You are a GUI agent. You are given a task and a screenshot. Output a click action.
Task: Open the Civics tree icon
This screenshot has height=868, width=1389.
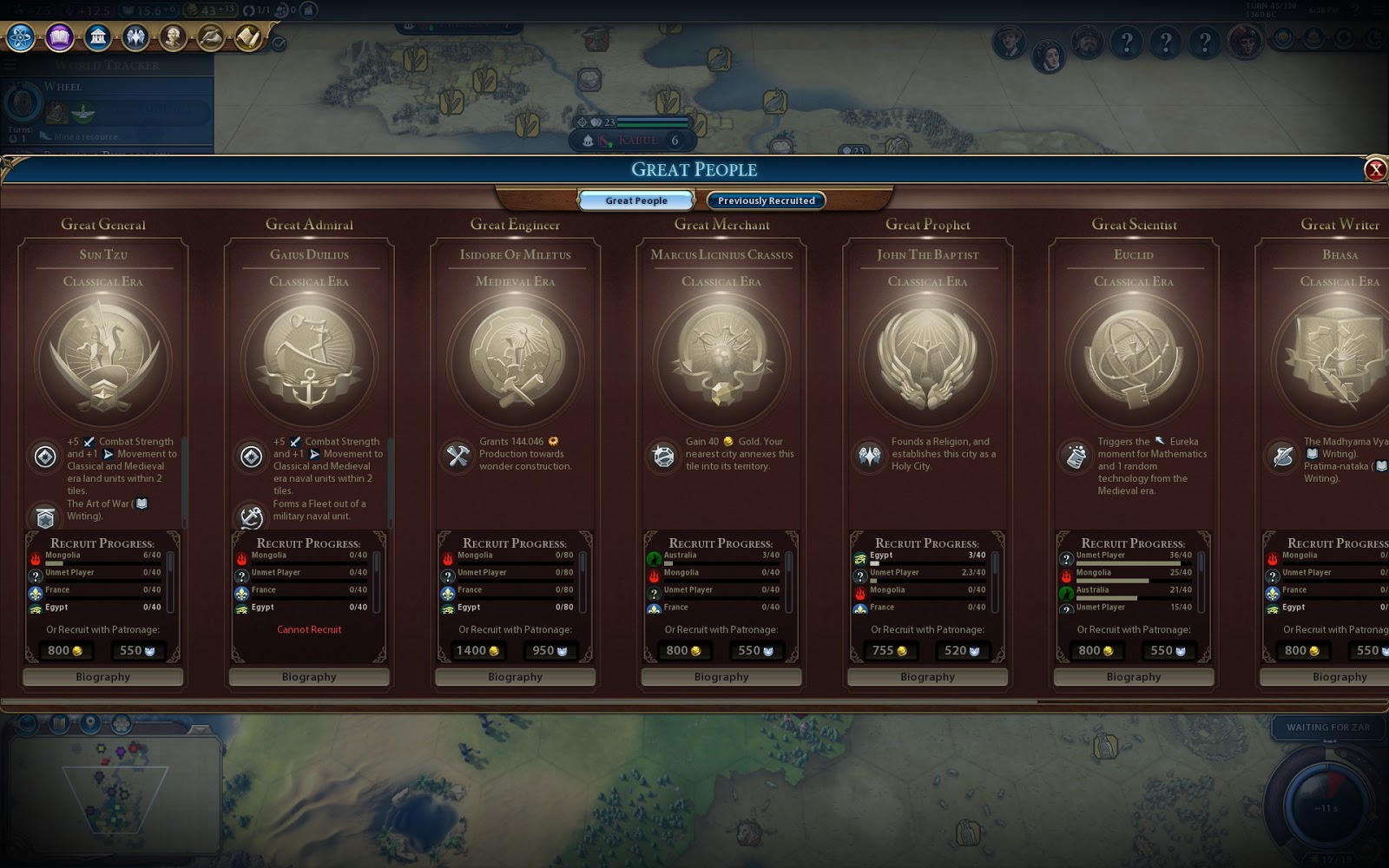(x=59, y=37)
